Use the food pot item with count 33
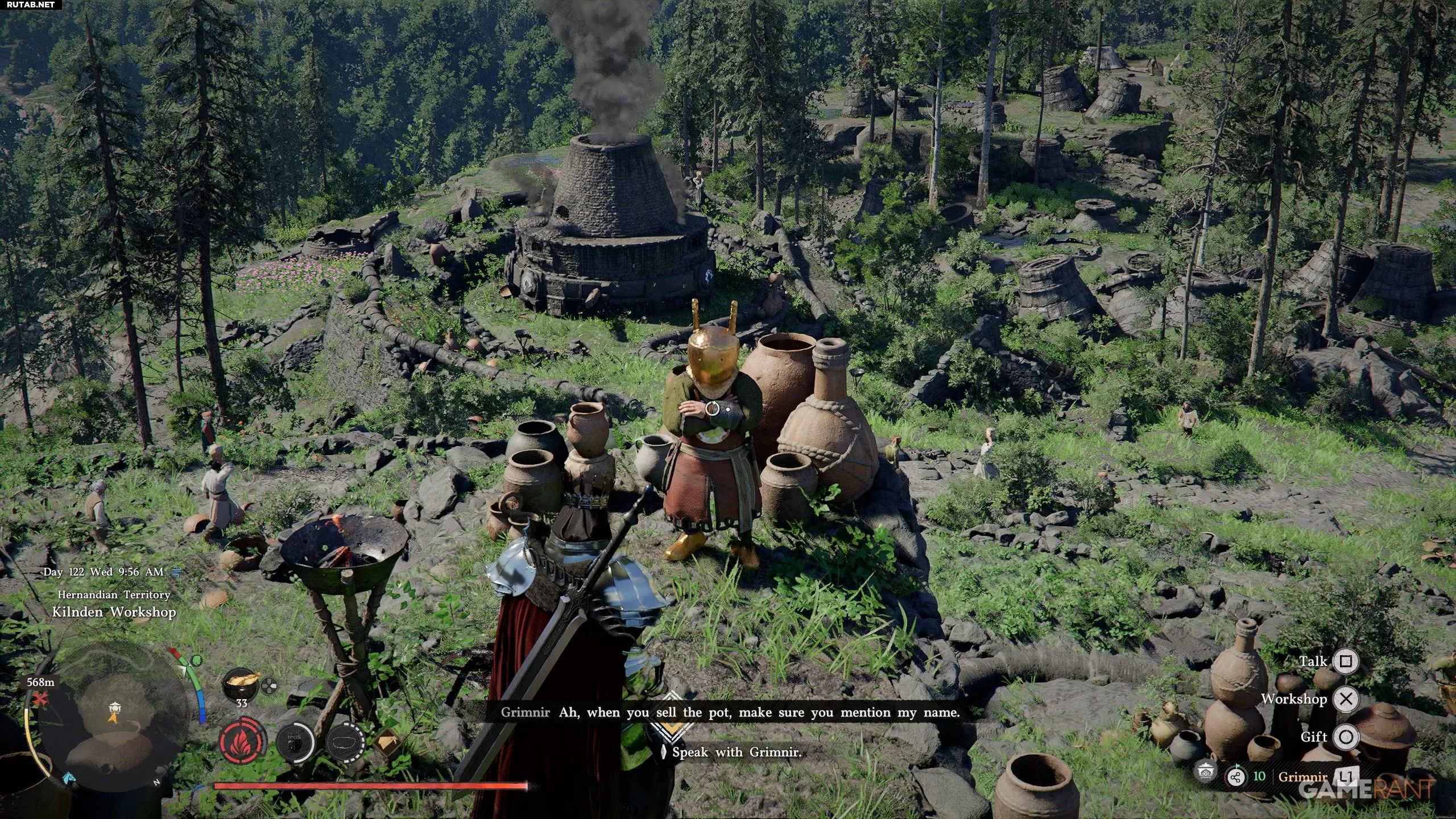Screen dimensions: 1456x819 [241, 682]
